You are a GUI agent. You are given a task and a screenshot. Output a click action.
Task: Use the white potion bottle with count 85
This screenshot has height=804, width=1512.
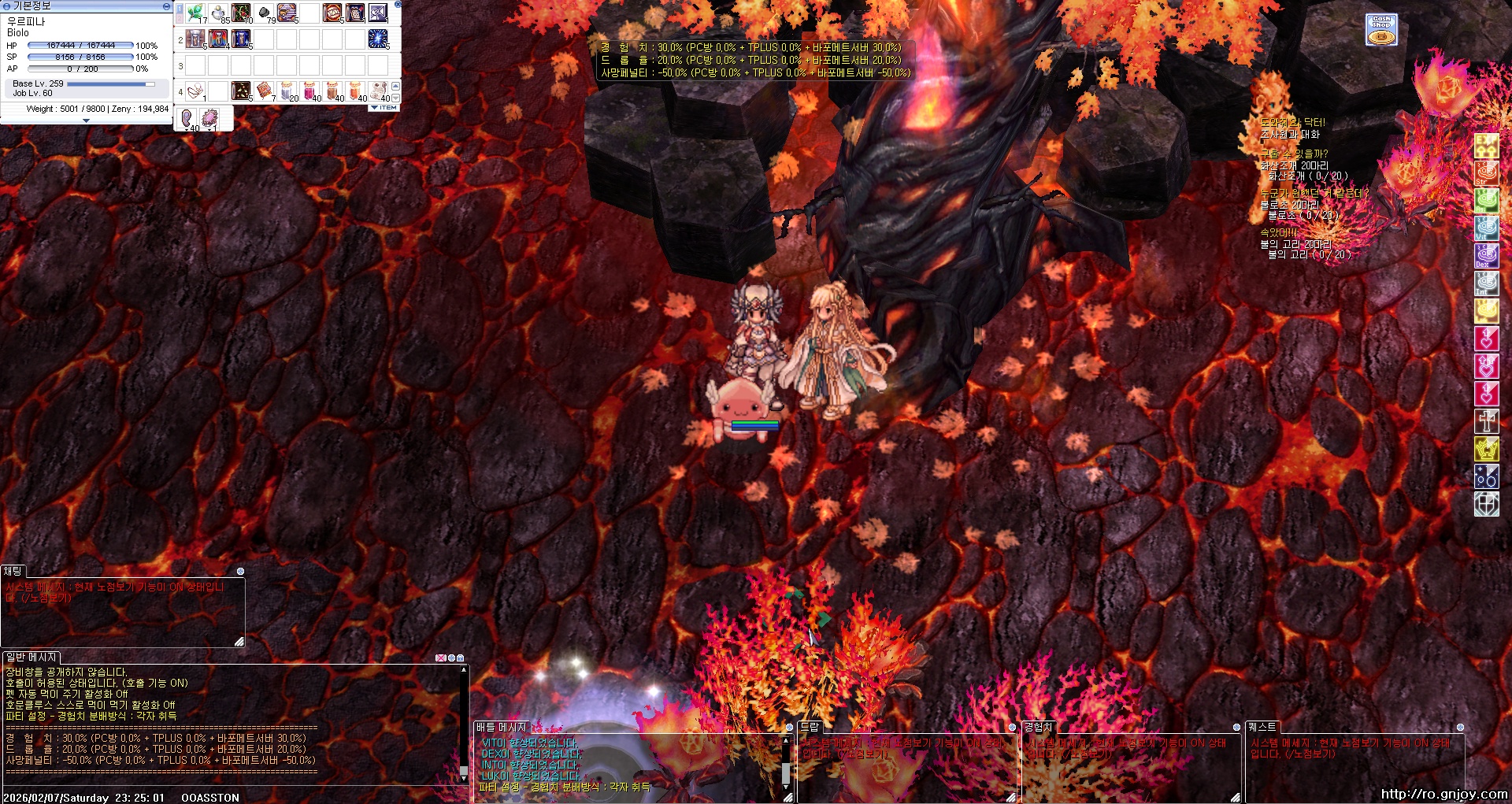[218, 13]
